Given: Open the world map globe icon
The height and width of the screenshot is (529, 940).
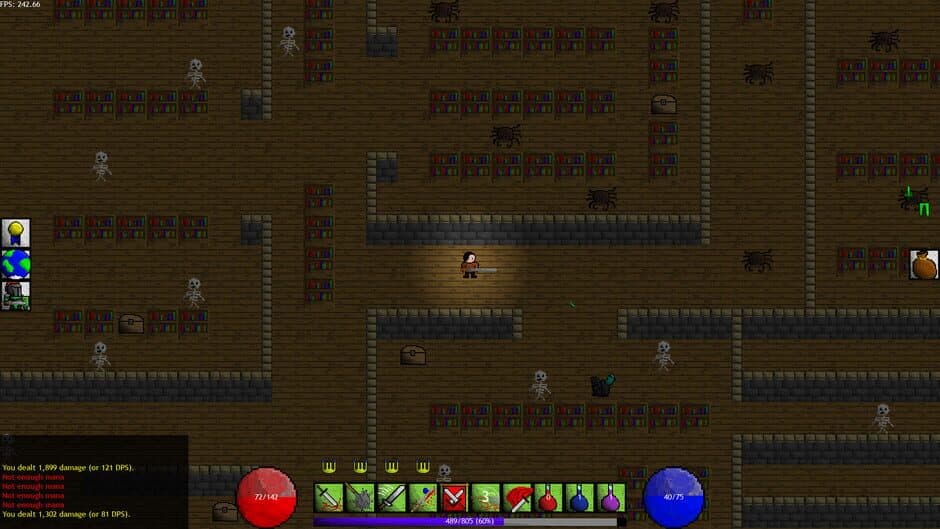Looking at the screenshot, I should [15, 264].
